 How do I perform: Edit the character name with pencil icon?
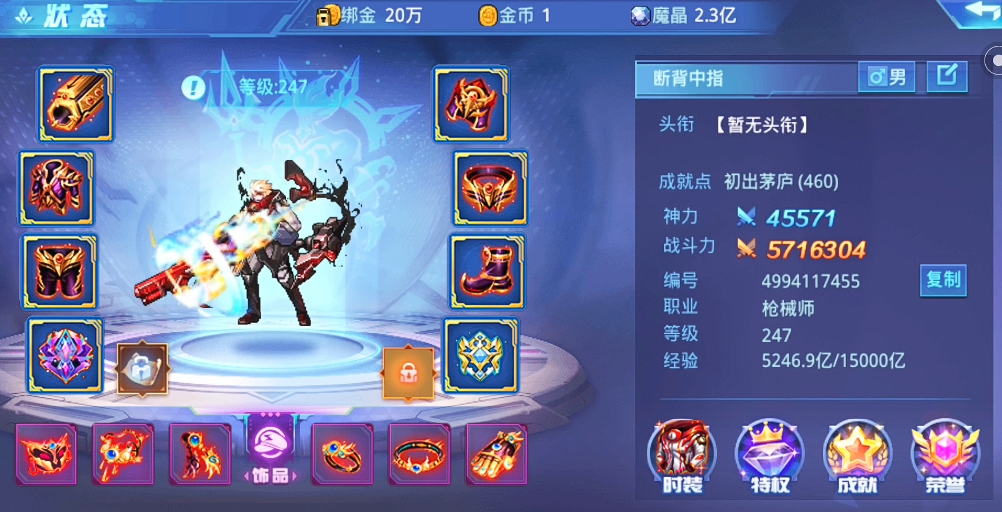pos(946,76)
